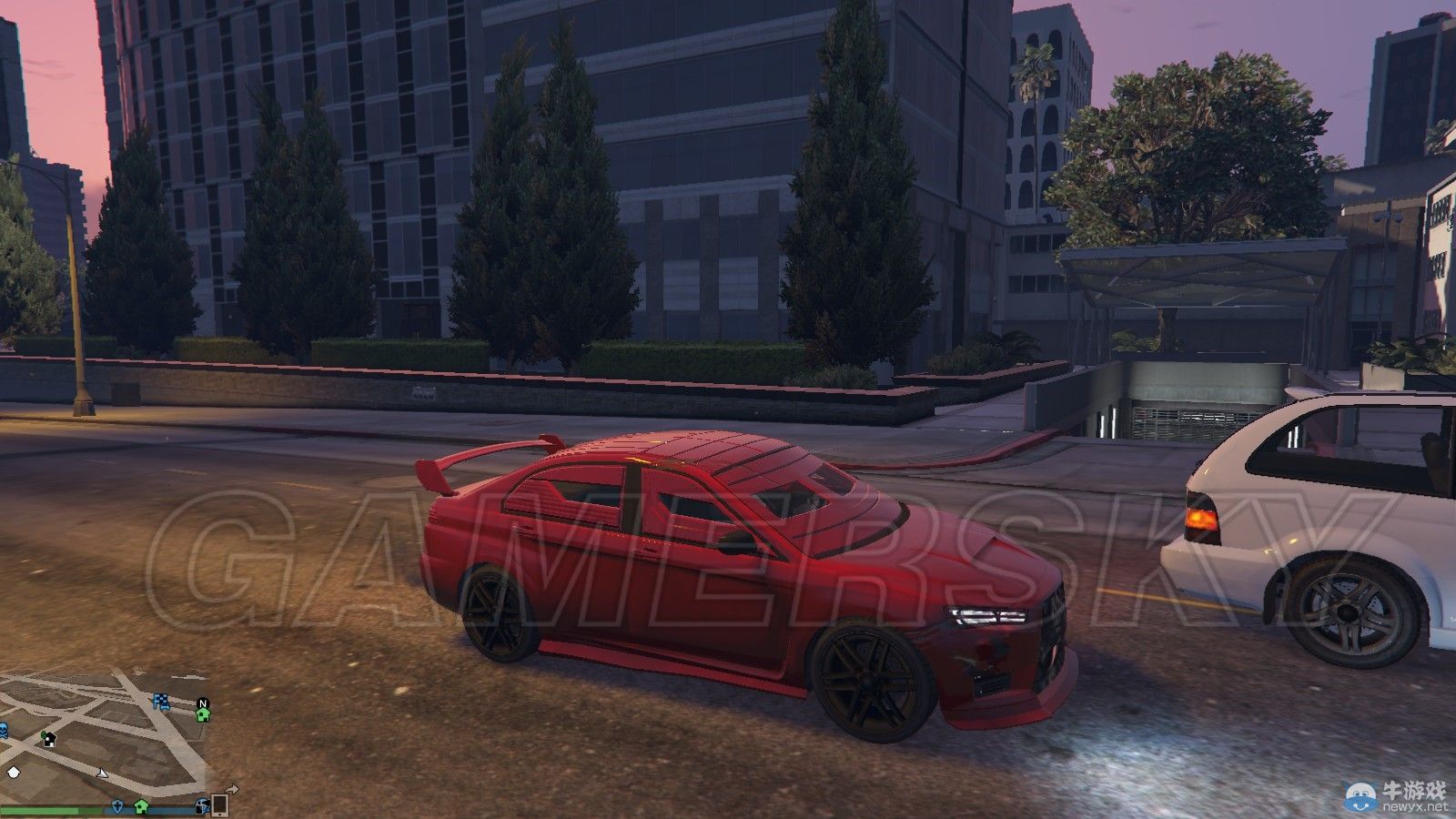Open the newyx.net link in the watermark

(x=1415, y=806)
